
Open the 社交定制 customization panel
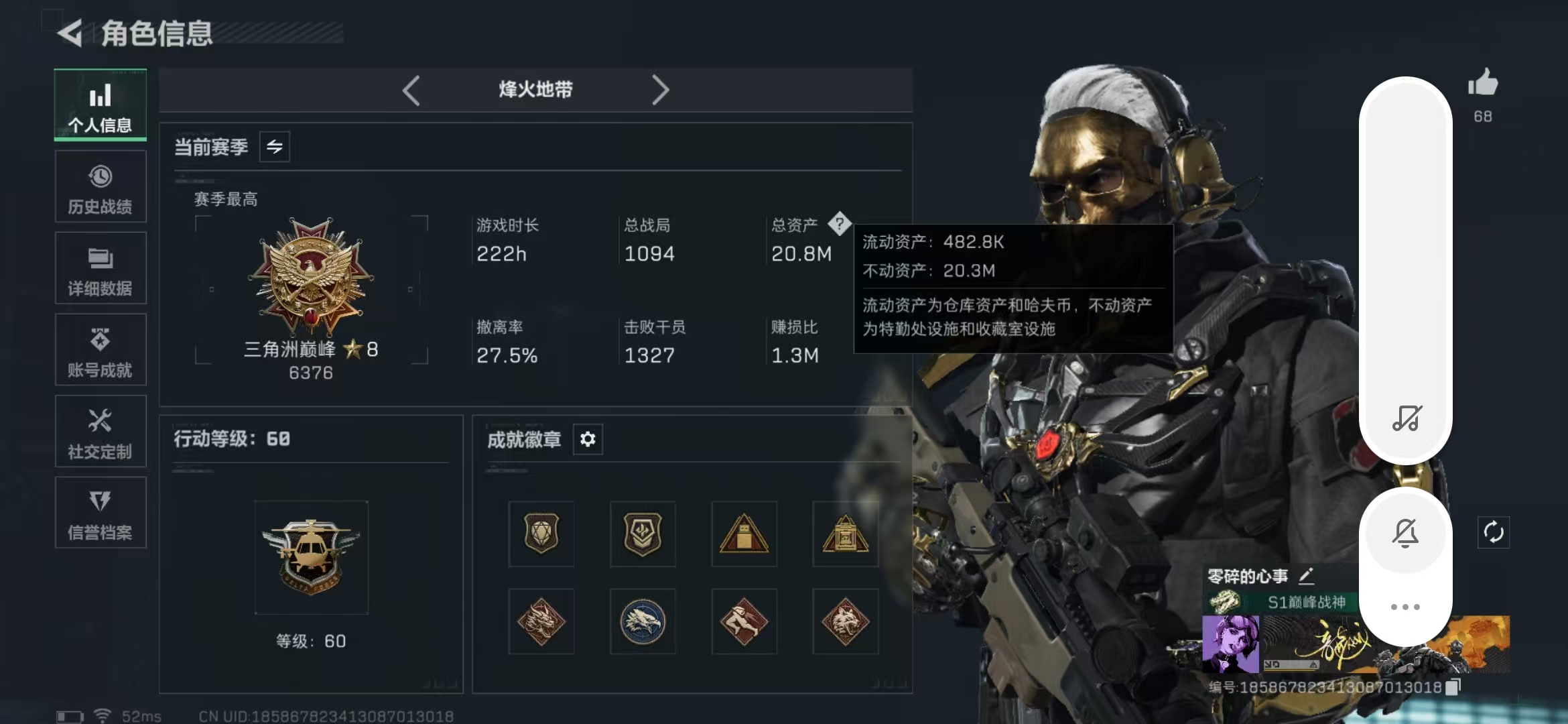pos(101,431)
